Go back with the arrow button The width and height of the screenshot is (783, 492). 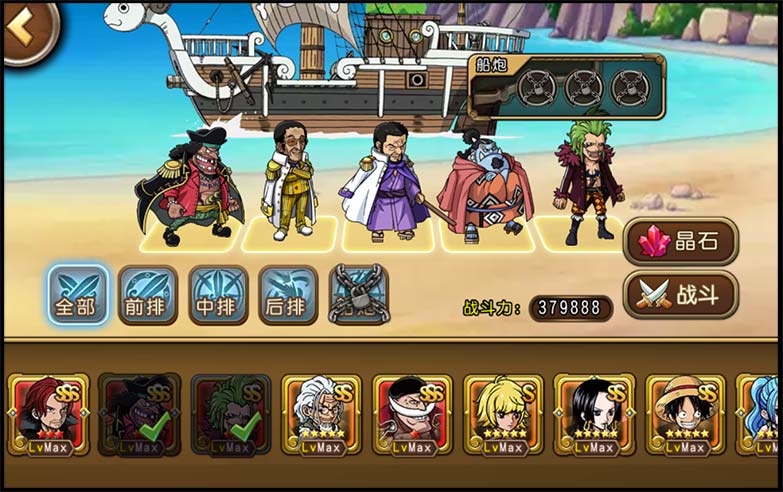point(26,30)
